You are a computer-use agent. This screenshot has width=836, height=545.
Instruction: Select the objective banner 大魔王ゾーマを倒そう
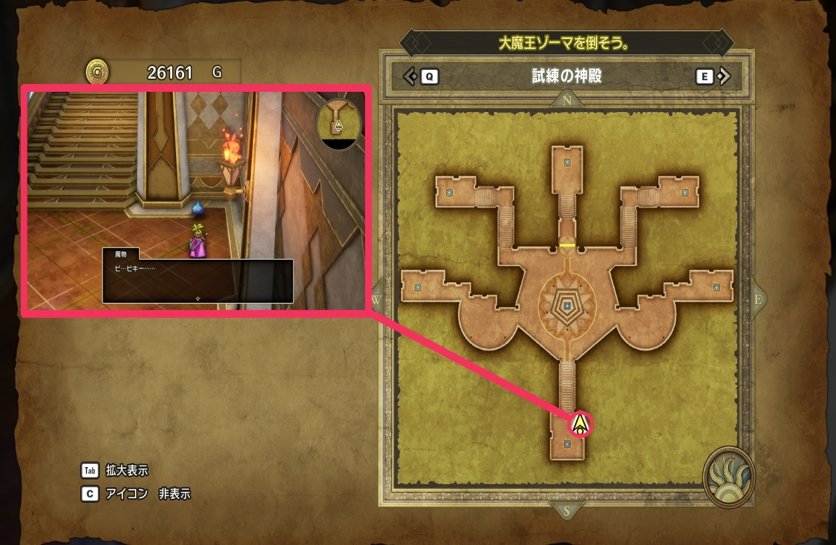pos(566,44)
